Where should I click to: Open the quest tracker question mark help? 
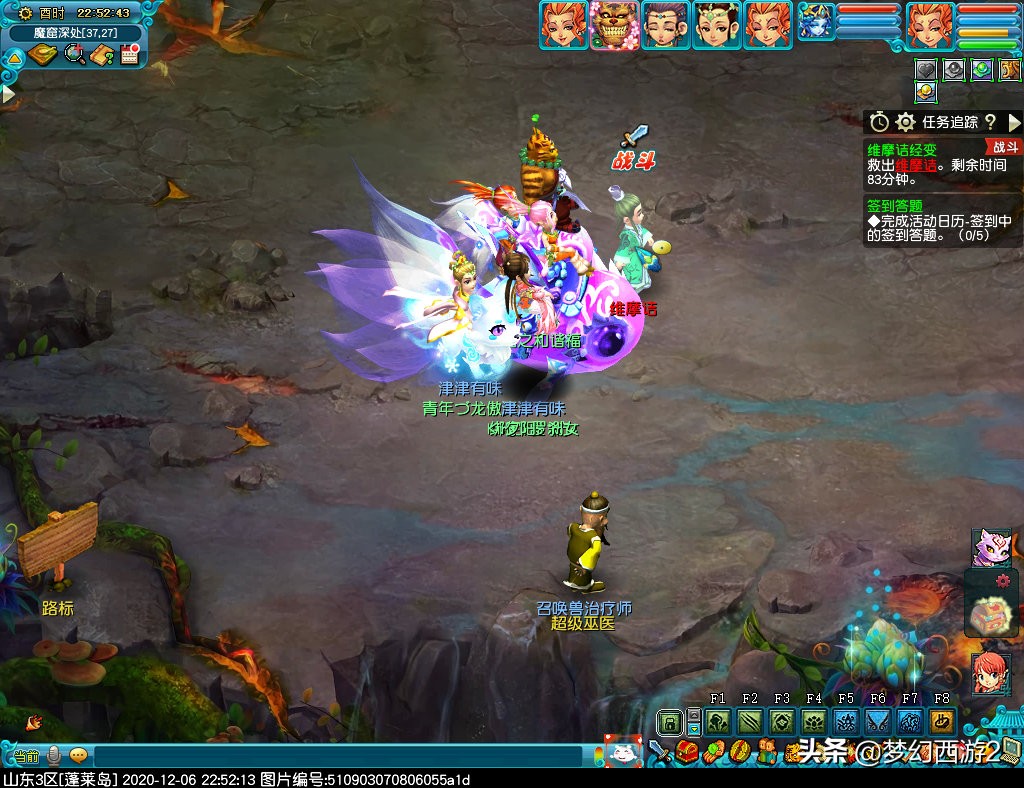coord(990,122)
